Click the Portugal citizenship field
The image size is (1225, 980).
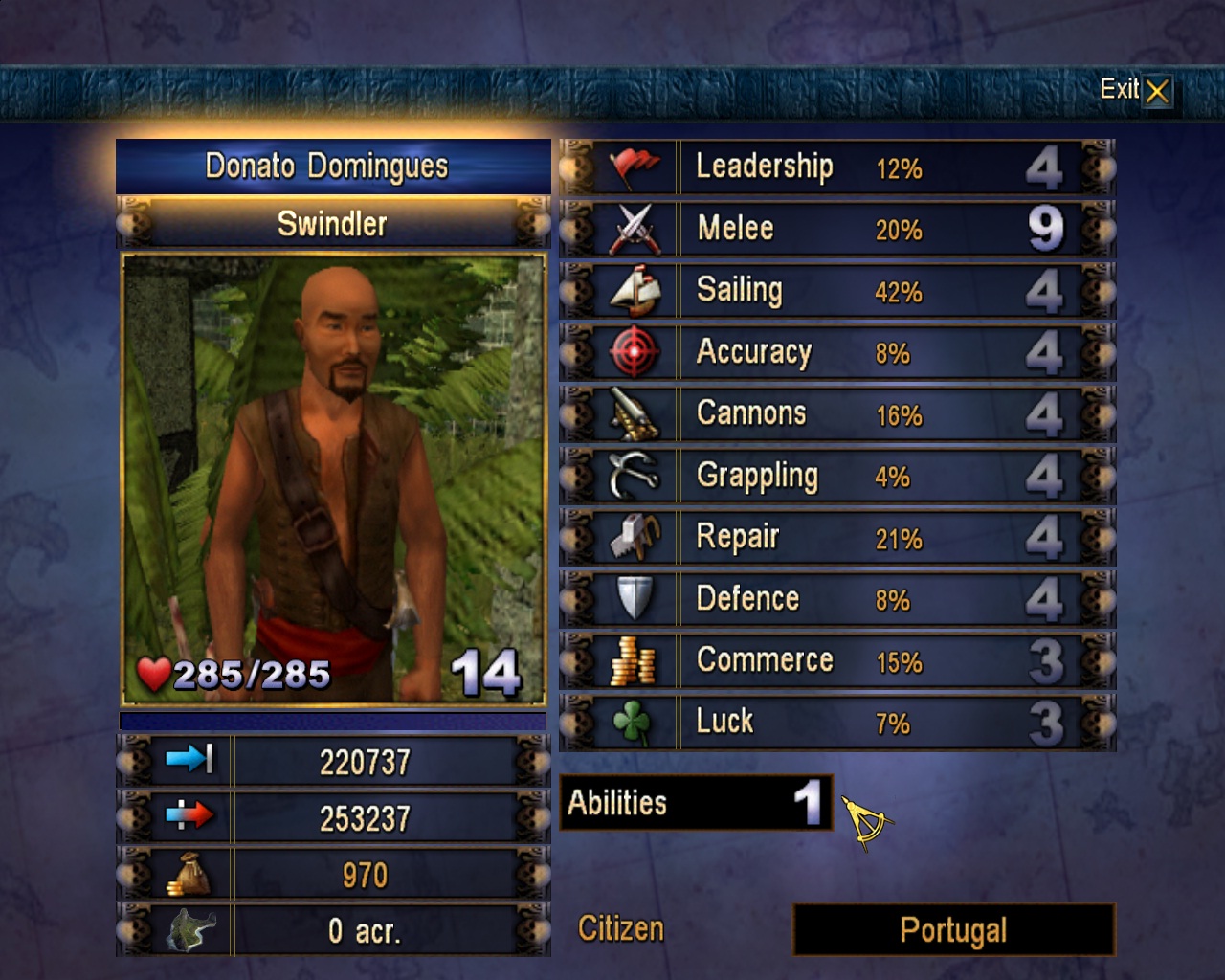(x=953, y=930)
